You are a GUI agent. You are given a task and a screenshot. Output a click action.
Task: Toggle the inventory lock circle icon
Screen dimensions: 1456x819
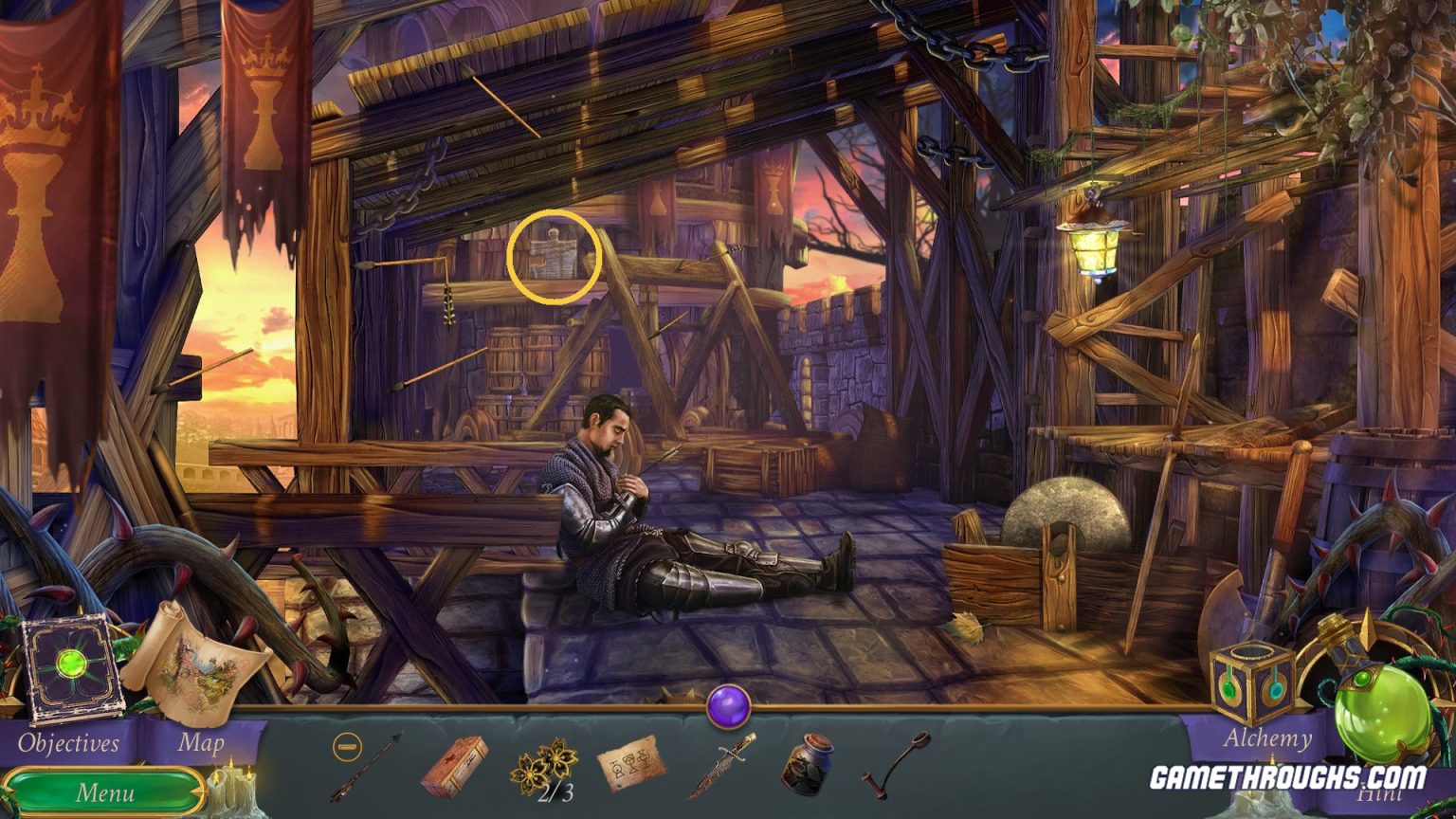coord(347,748)
